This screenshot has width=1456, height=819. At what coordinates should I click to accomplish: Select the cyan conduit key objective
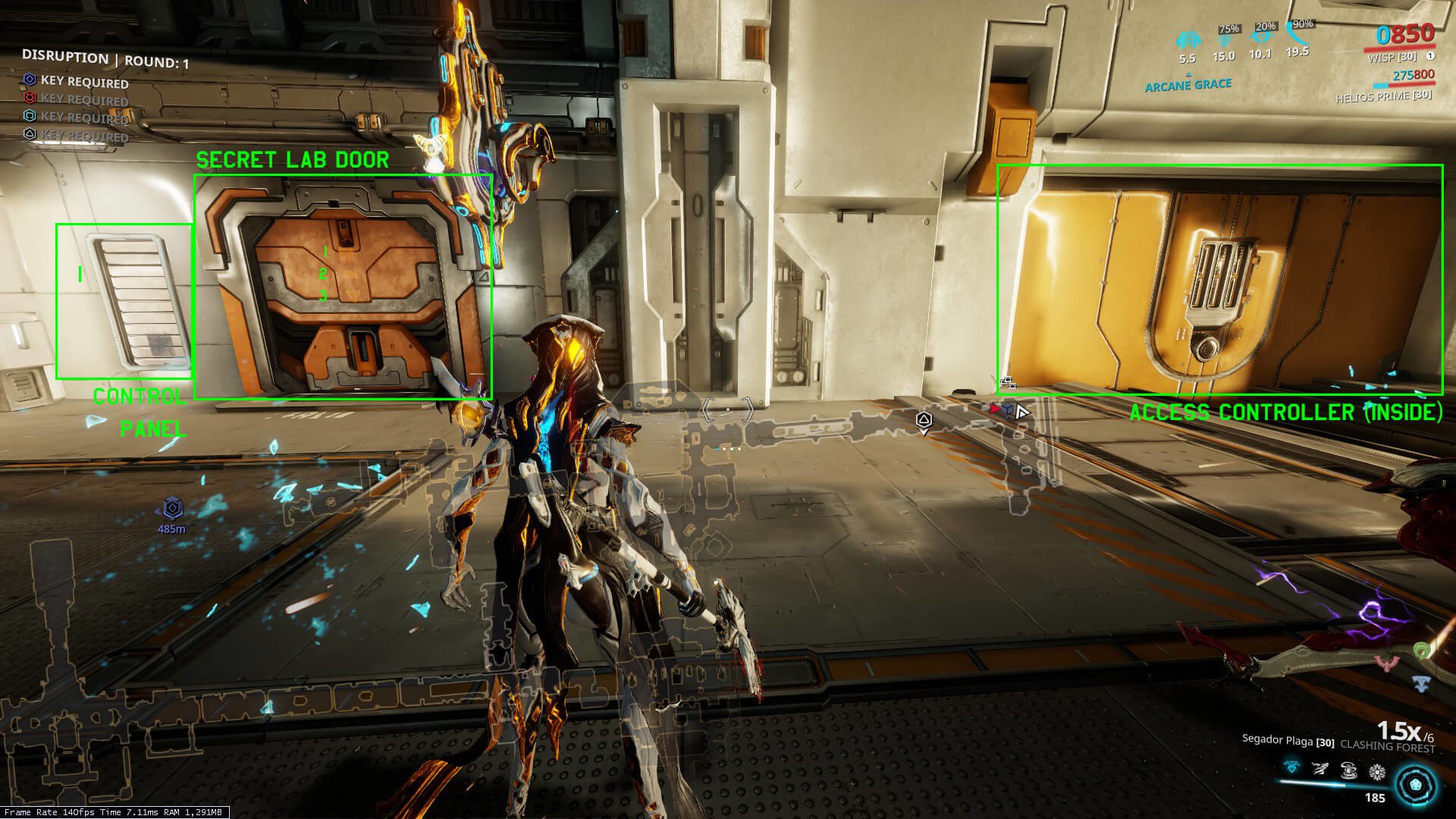point(30,115)
